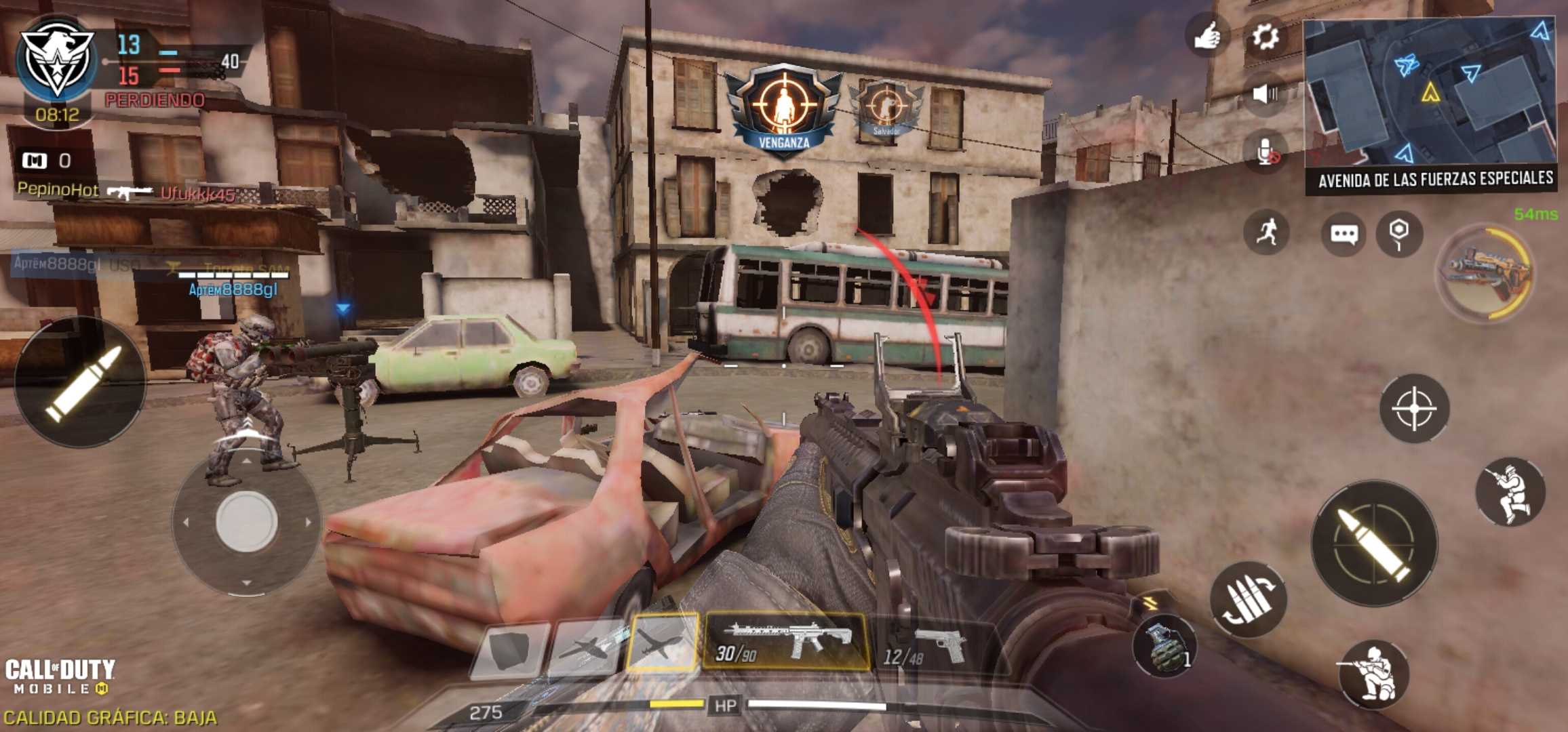The image size is (1568, 732).
Task: Toggle the speaker sound icon
Action: [1265, 94]
